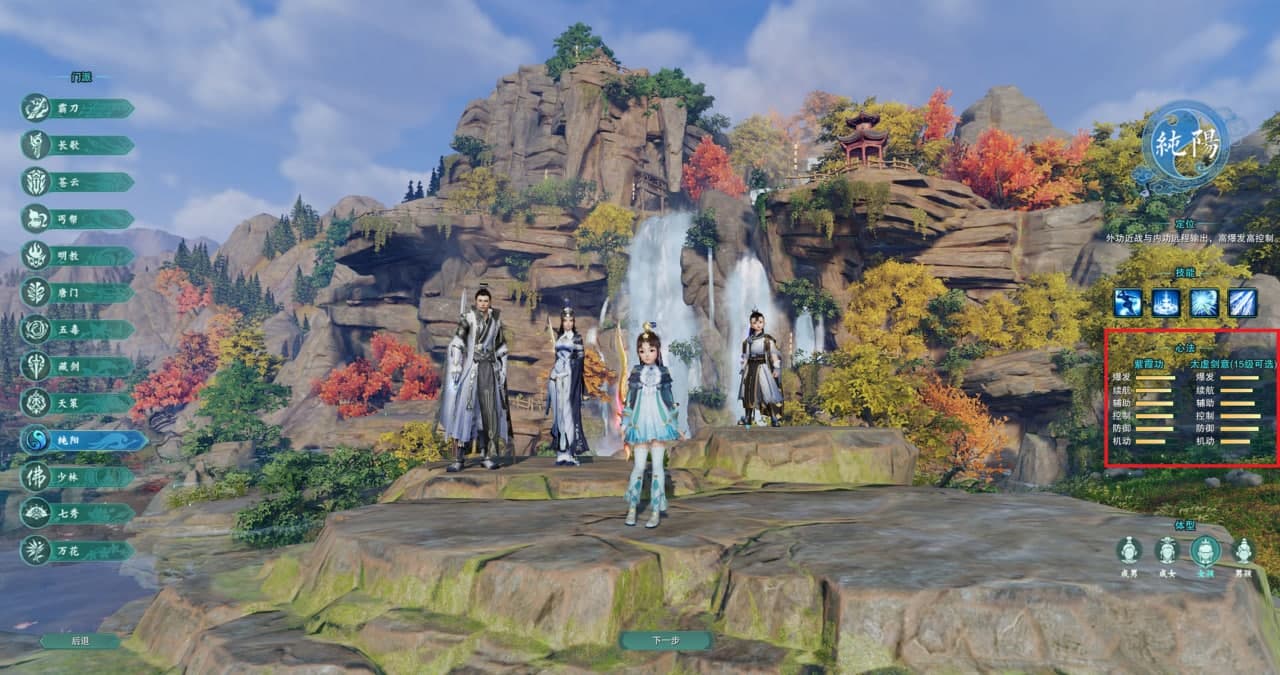Click the highlighted 纯阳 sect entry
Screen dimensions: 1280x675
82,440
